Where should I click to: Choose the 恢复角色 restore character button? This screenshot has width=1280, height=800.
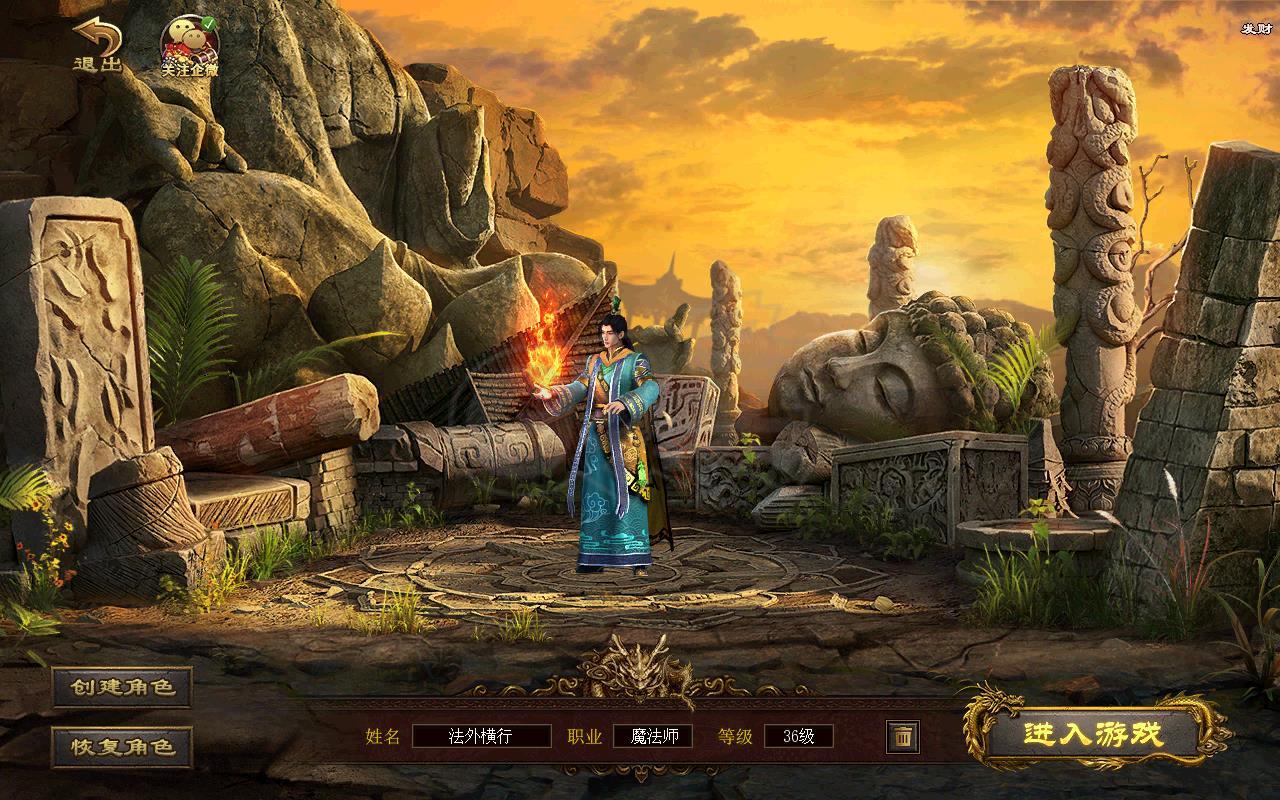pyautogui.click(x=122, y=746)
